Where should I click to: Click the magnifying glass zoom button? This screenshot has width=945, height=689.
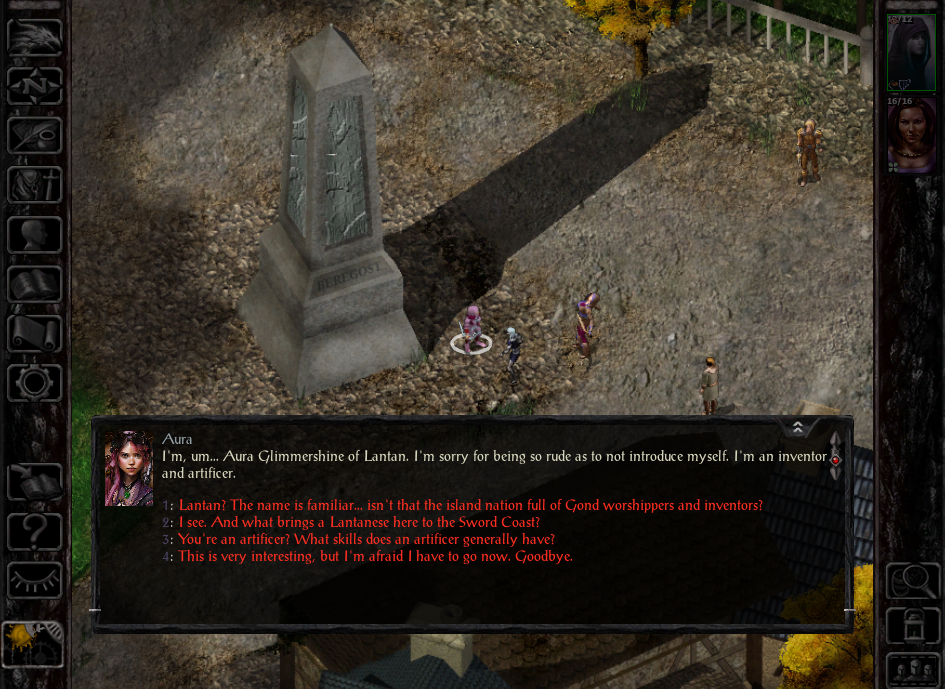click(912, 580)
